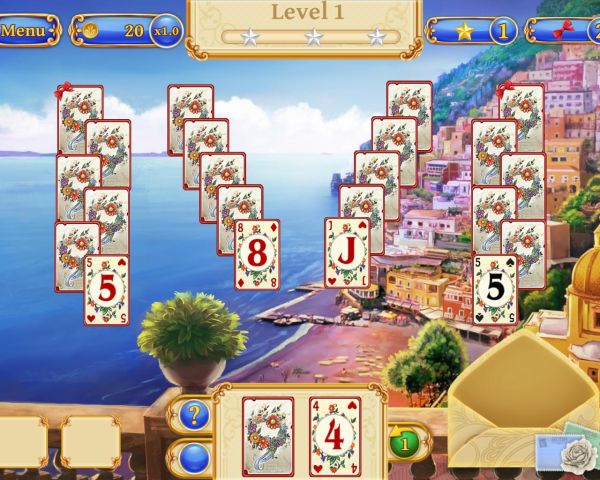Use the green undo button

404,441
